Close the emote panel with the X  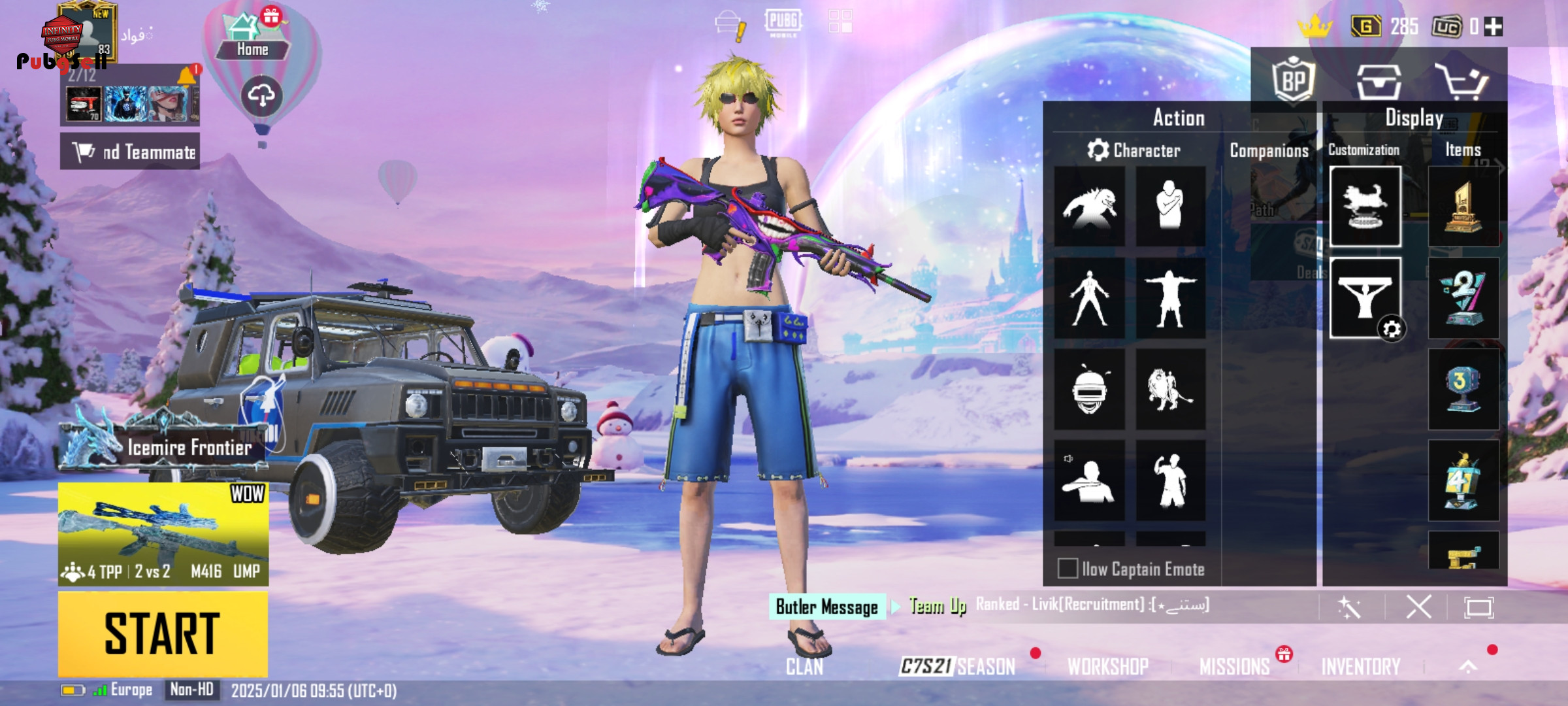1418,607
